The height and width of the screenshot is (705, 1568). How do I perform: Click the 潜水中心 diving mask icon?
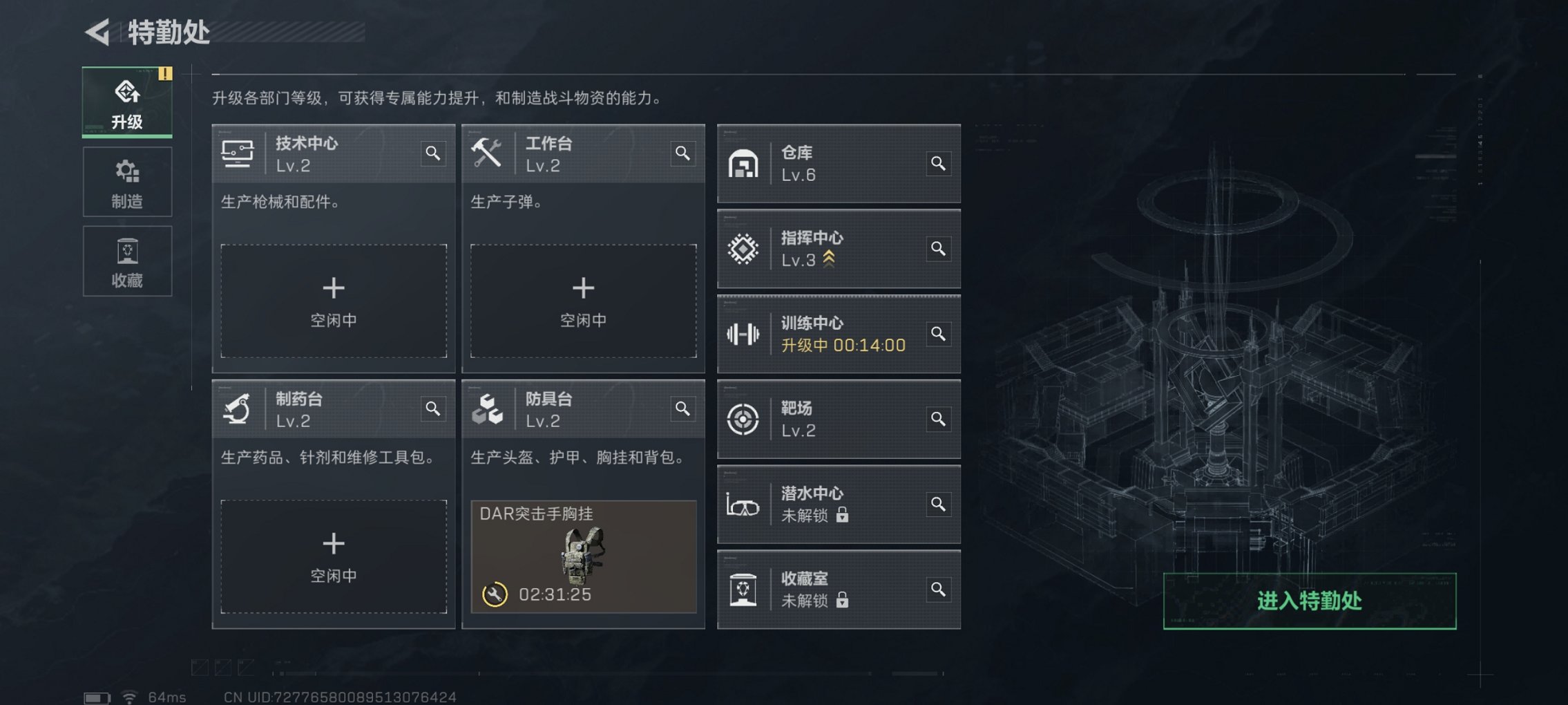(x=745, y=505)
